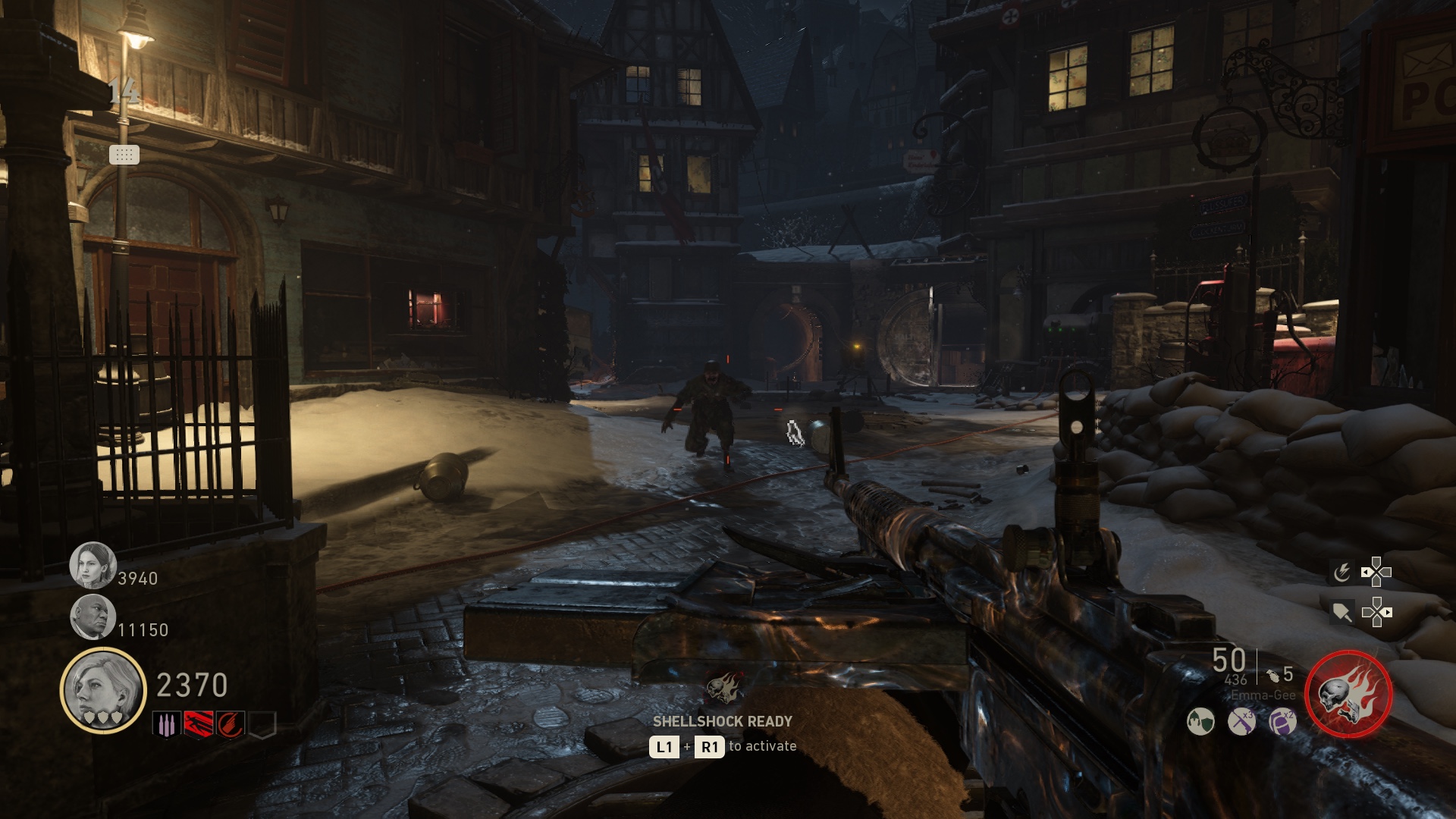The height and width of the screenshot is (819, 1456).
Task: Click the red hand perk icon
Action: click(x=231, y=725)
